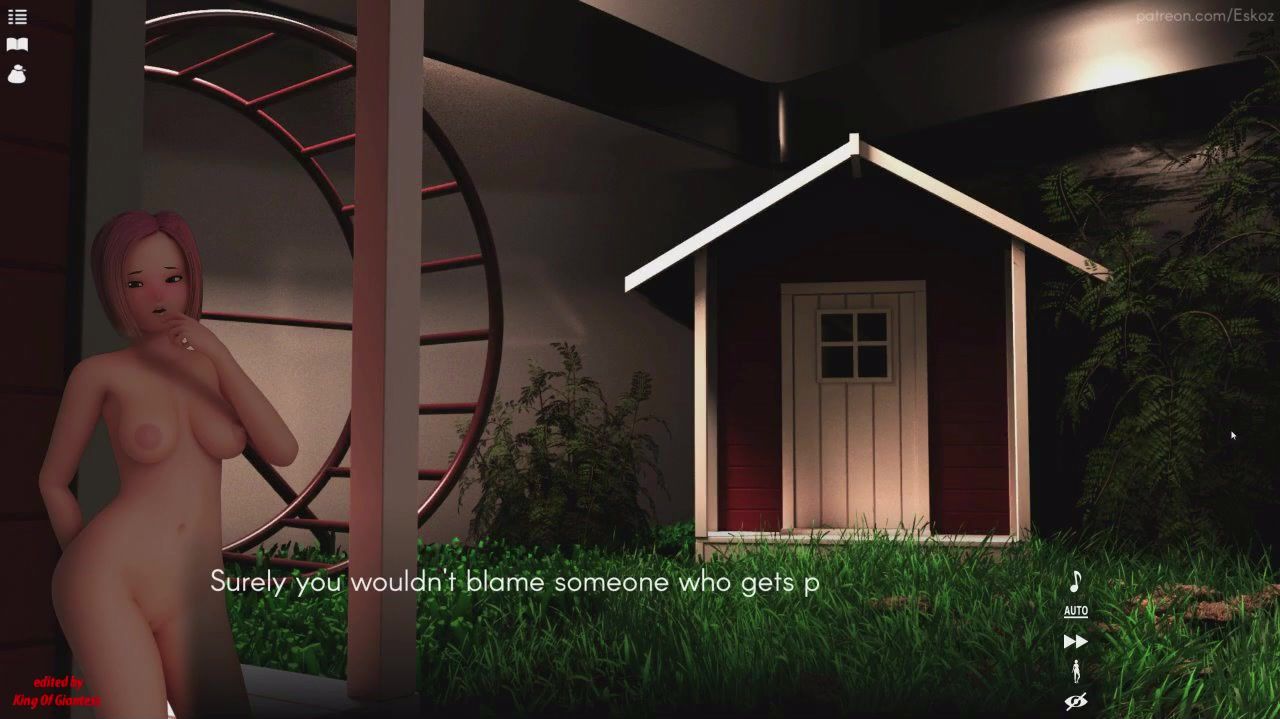This screenshot has height=719, width=1280.
Task: Enable AUTO text advance
Action: click(1075, 611)
